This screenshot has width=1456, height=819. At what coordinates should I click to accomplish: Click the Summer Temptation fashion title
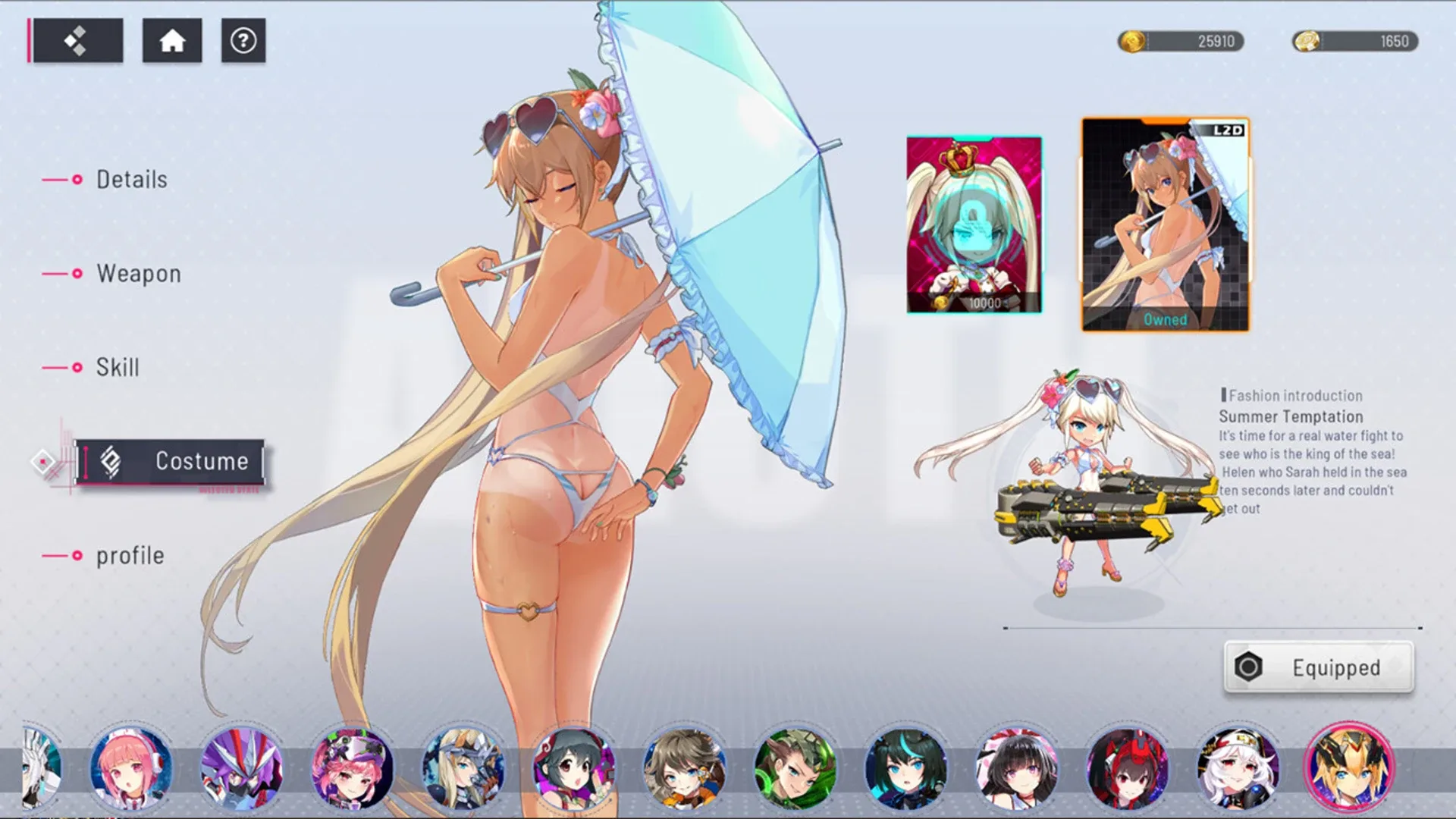tap(1289, 416)
